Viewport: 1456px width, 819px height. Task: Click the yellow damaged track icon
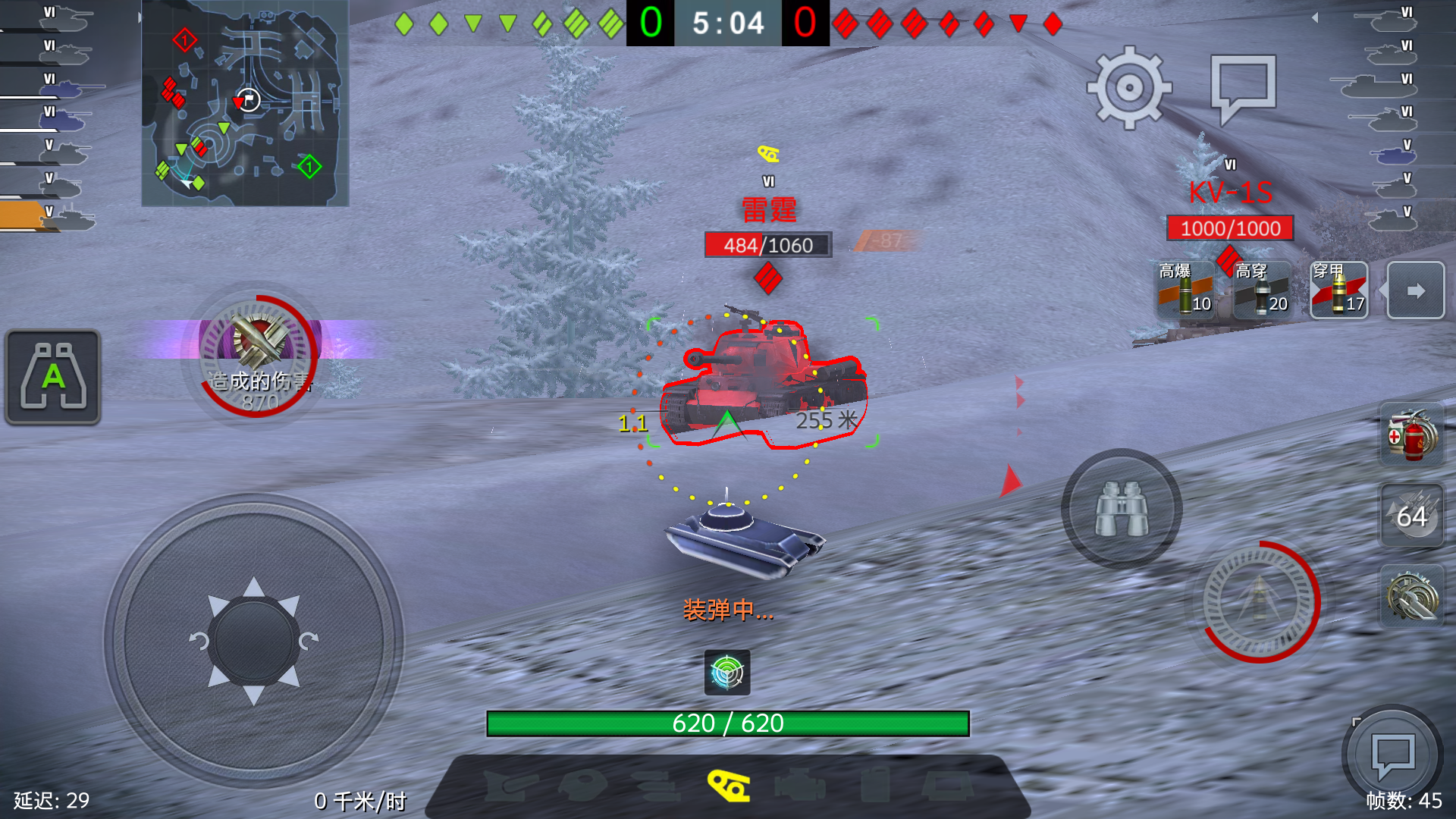(x=727, y=787)
